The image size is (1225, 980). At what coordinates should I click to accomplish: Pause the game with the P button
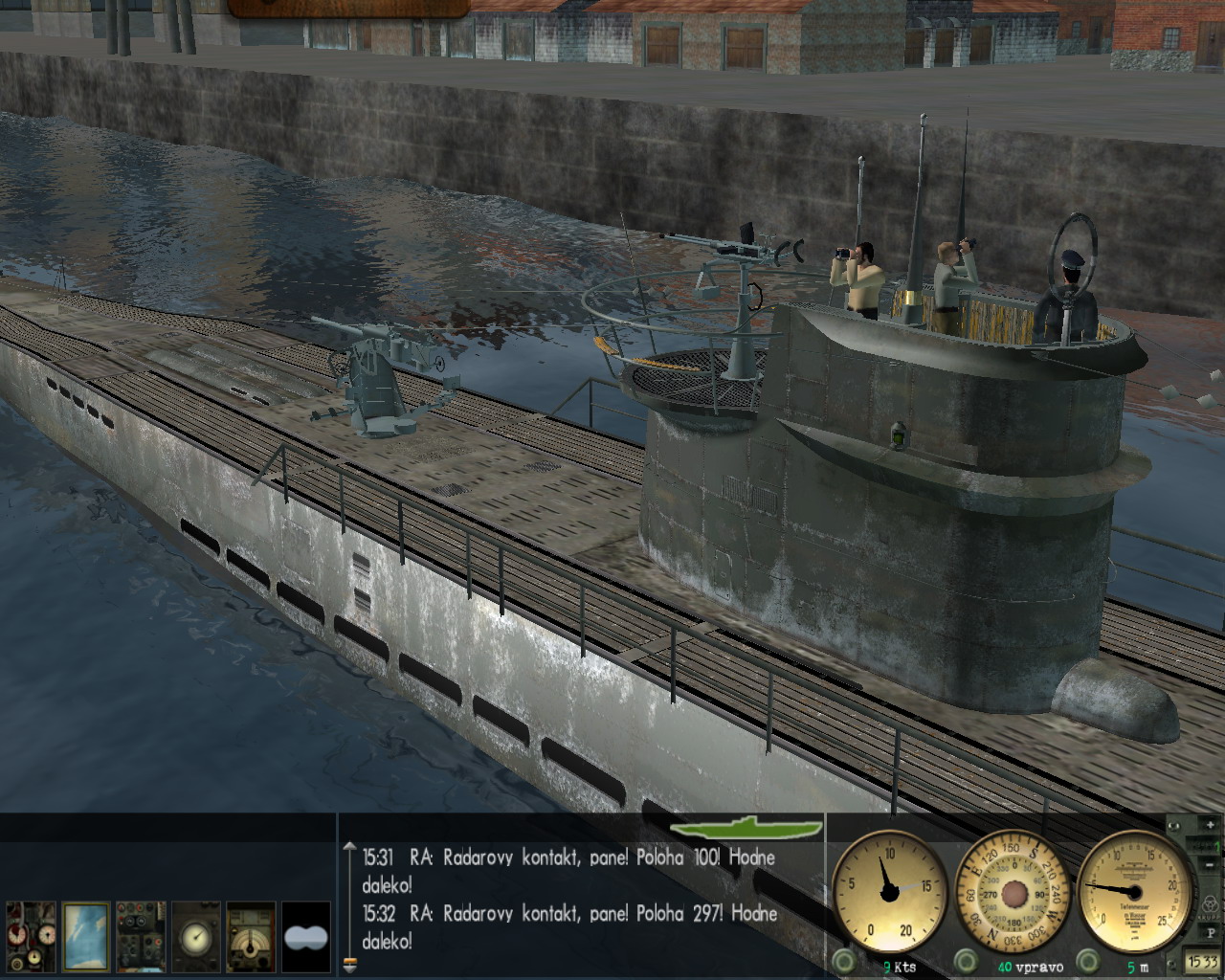click(1211, 933)
